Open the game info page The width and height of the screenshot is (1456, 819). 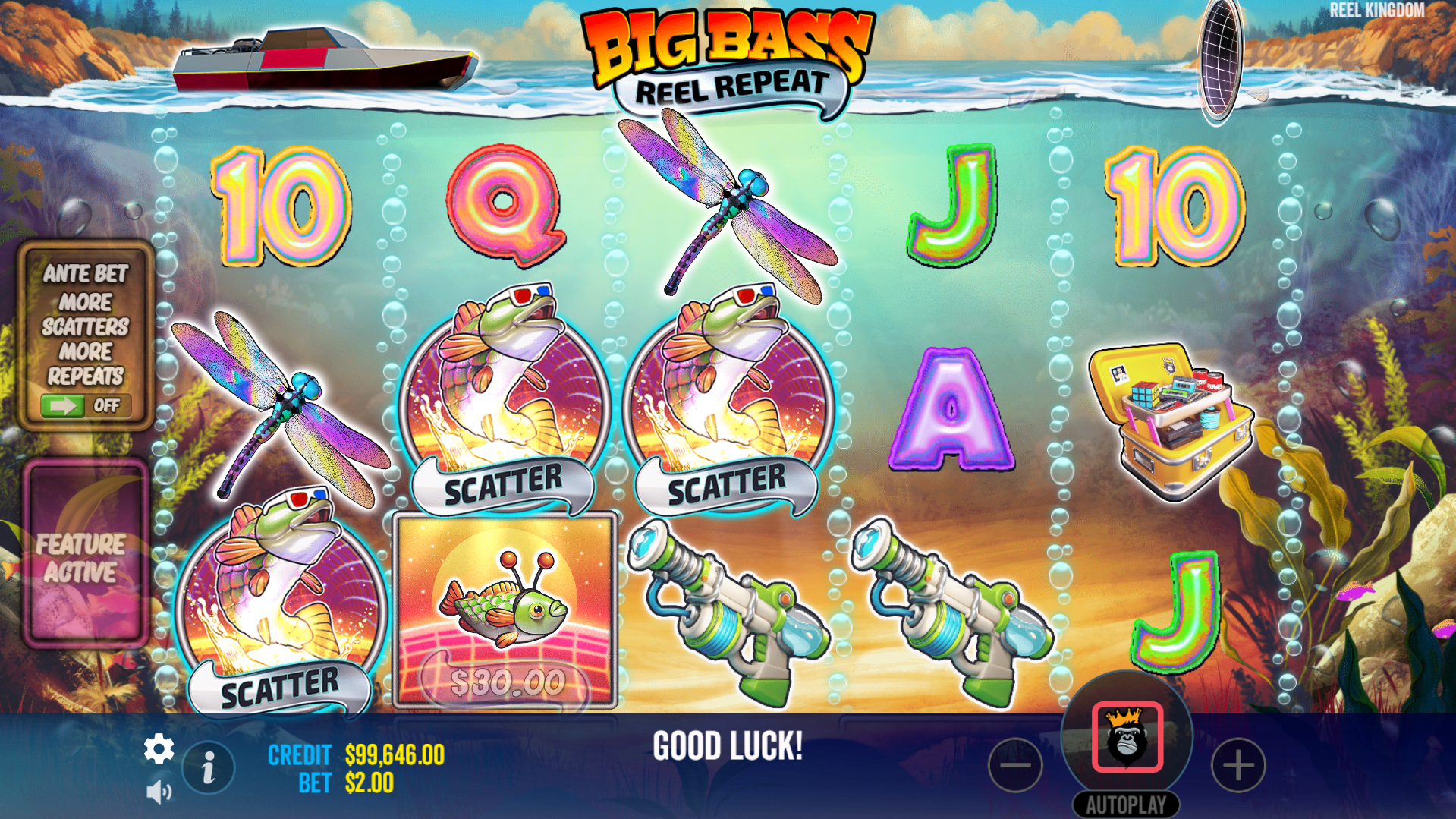pos(208,767)
